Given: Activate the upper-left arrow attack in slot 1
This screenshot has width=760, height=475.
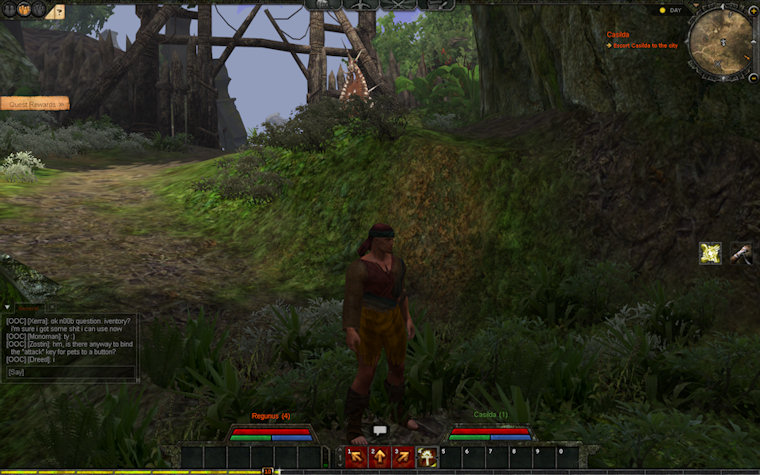Looking at the screenshot, I should click(x=355, y=457).
